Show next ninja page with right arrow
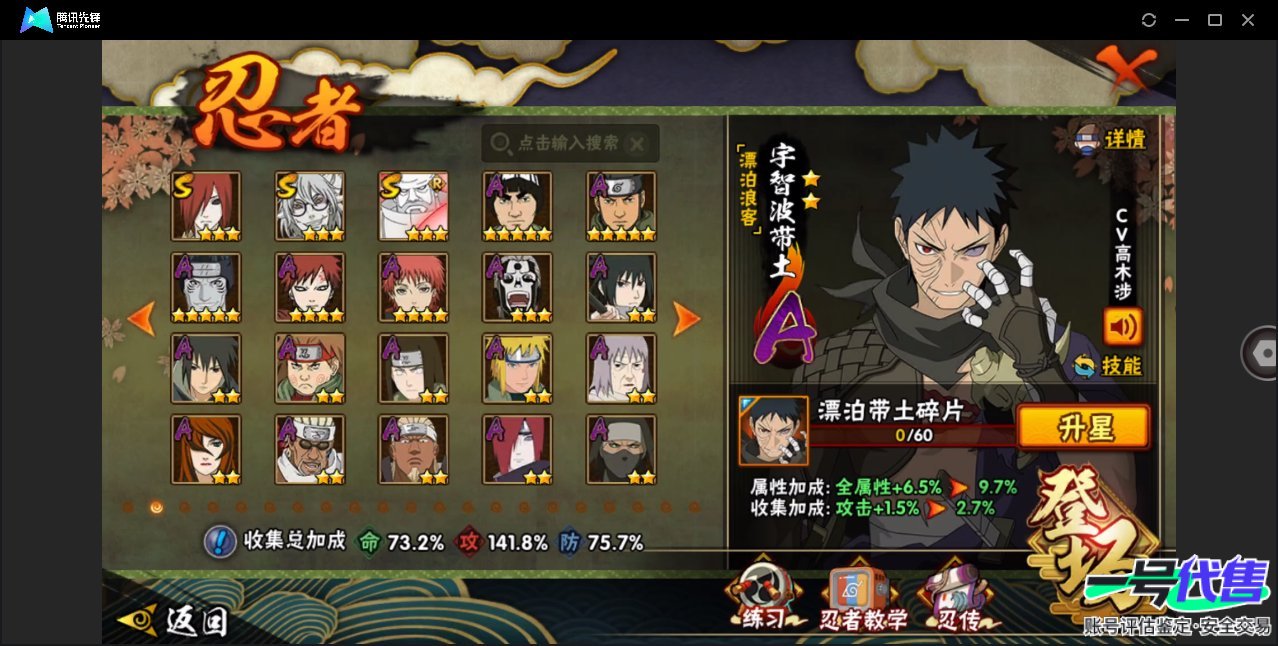Viewport: 1278px width, 646px height. coord(686,319)
